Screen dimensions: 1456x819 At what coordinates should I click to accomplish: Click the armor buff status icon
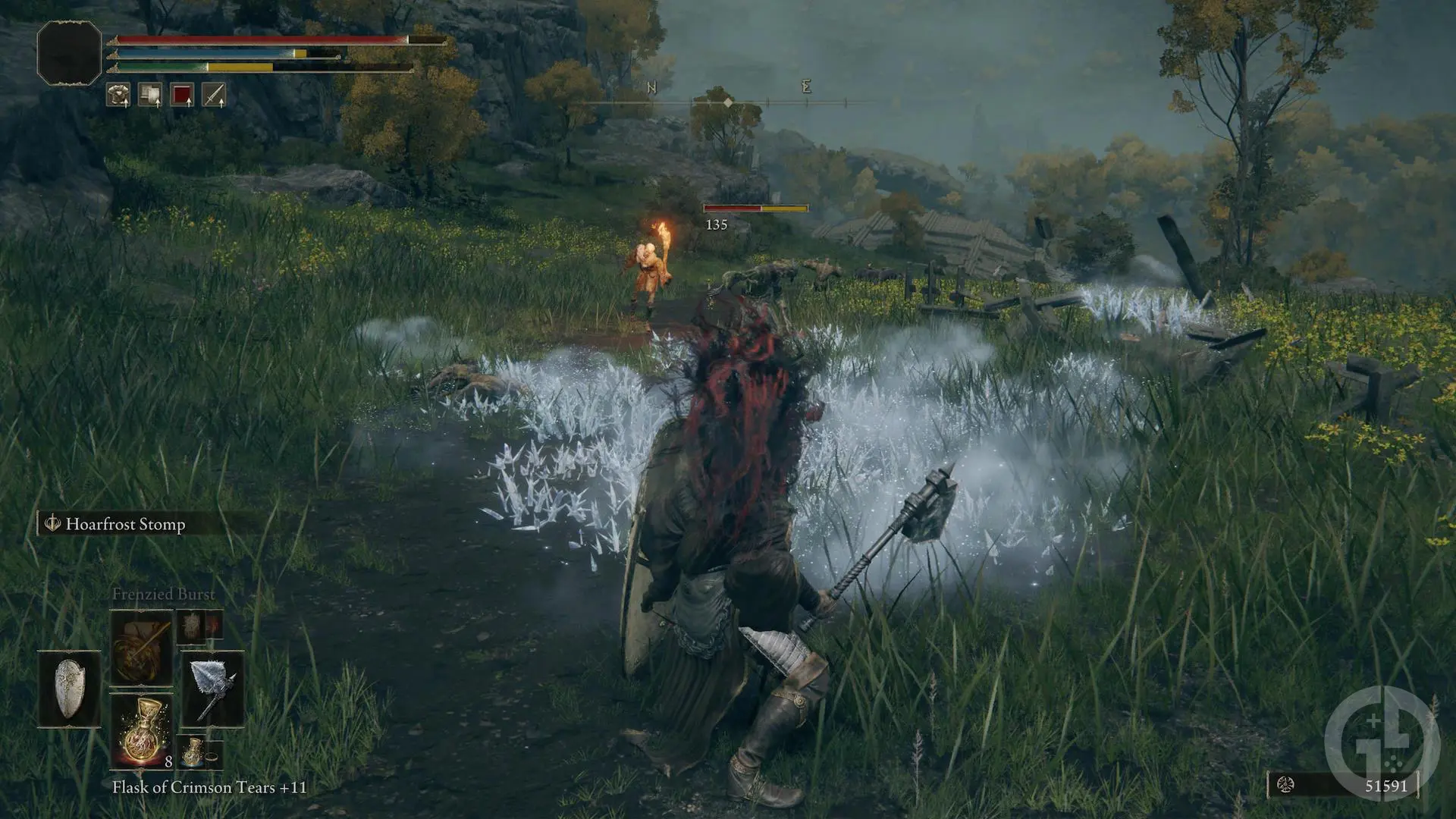pyautogui.click(x=118, y=95)
